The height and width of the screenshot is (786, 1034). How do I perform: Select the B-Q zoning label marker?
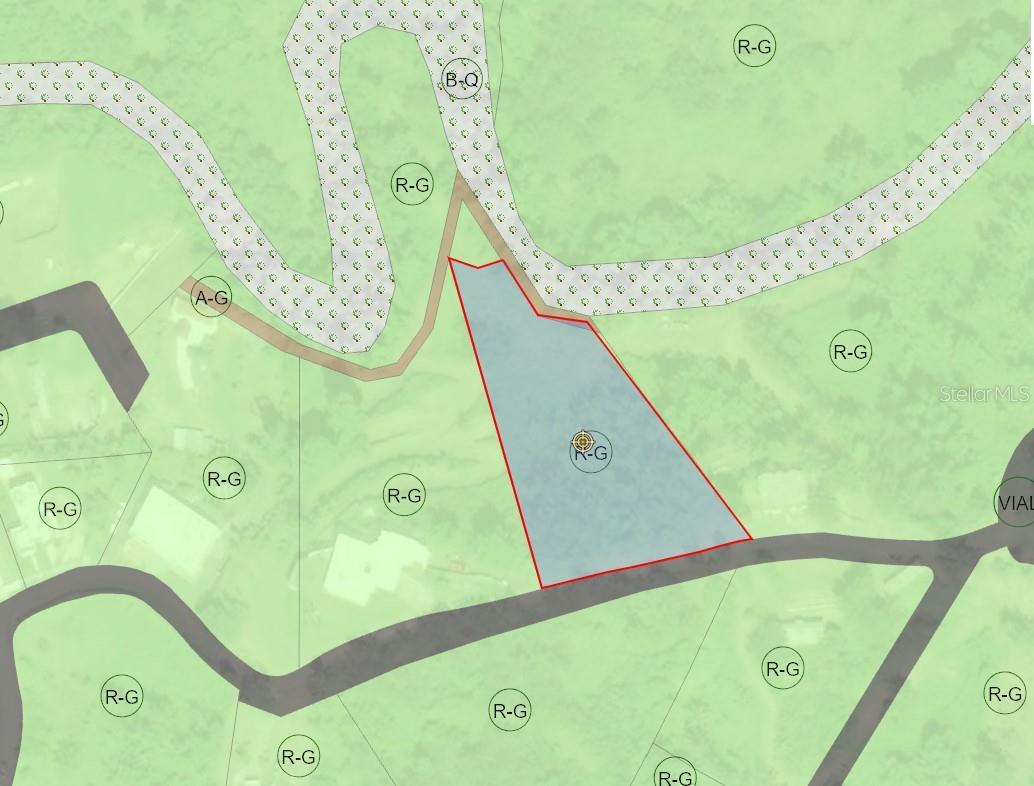click(462, 80)
